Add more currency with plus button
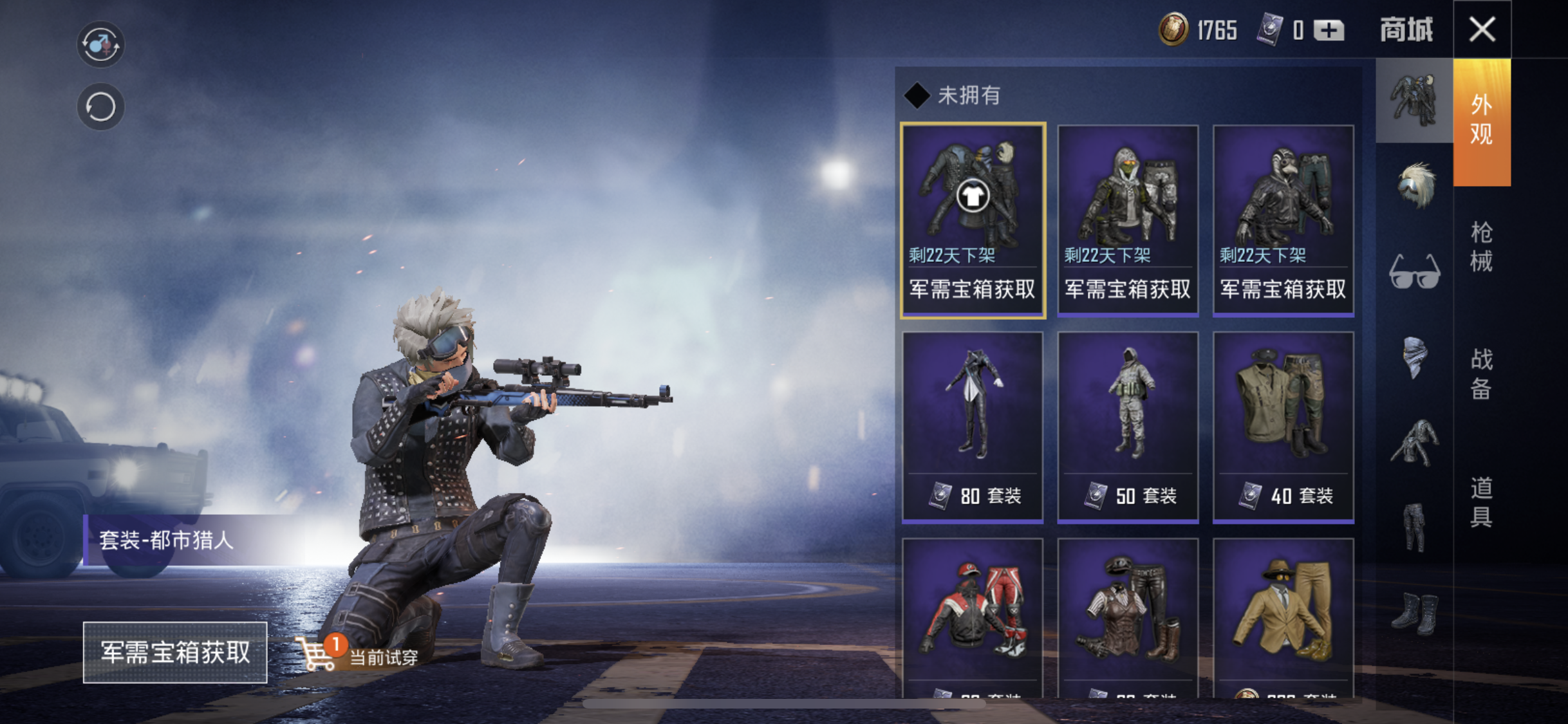This screenshot has height=724, width=1568. click(1329, 30)
